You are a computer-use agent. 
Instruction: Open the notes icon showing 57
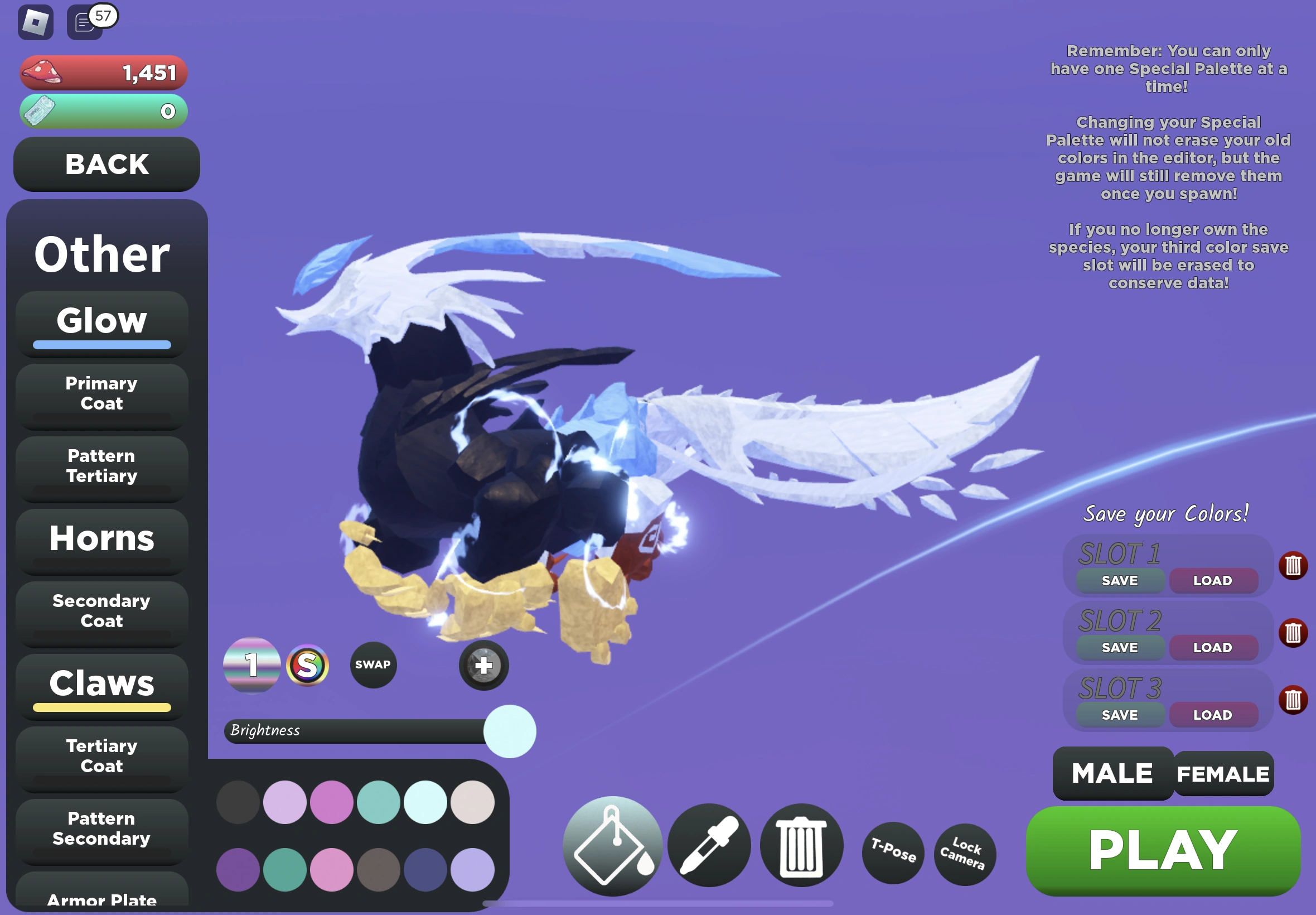(85, 23)
